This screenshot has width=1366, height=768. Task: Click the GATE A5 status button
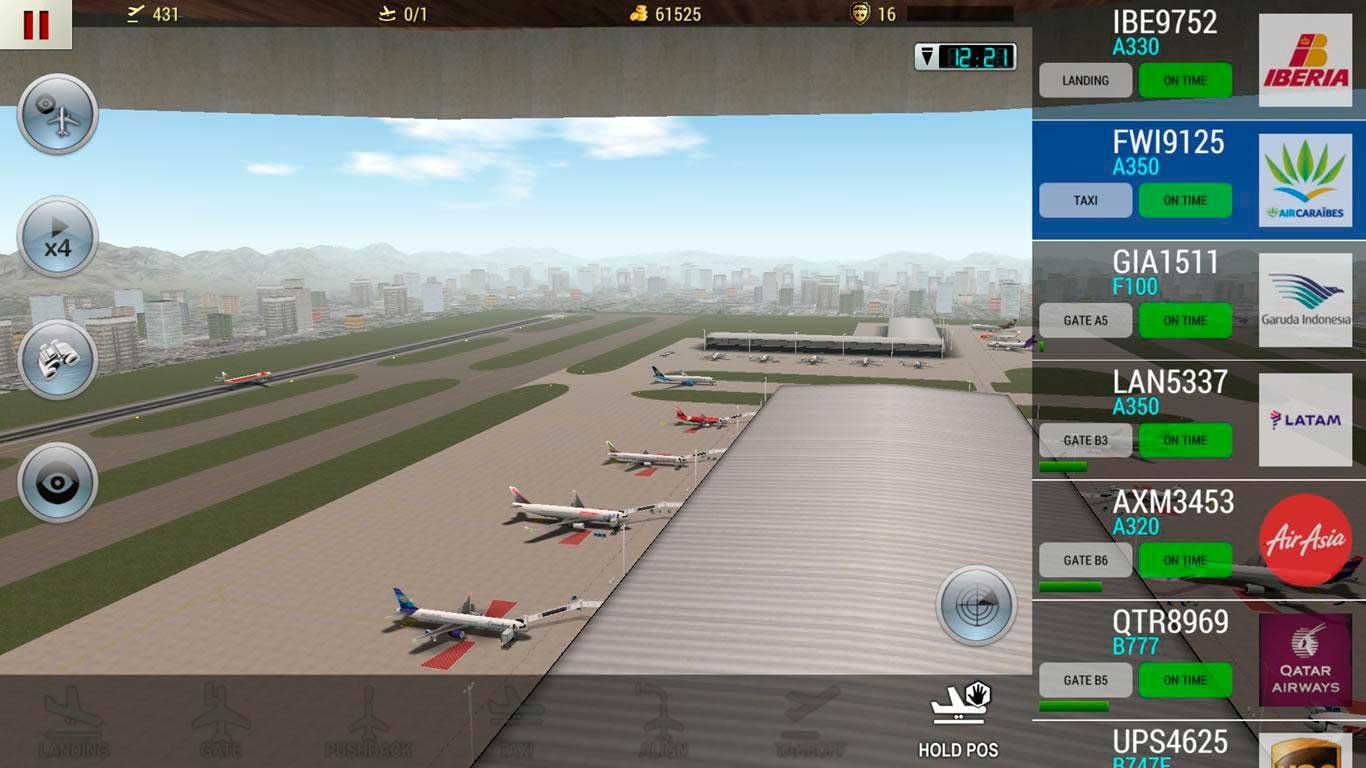tap(1085, 320)
